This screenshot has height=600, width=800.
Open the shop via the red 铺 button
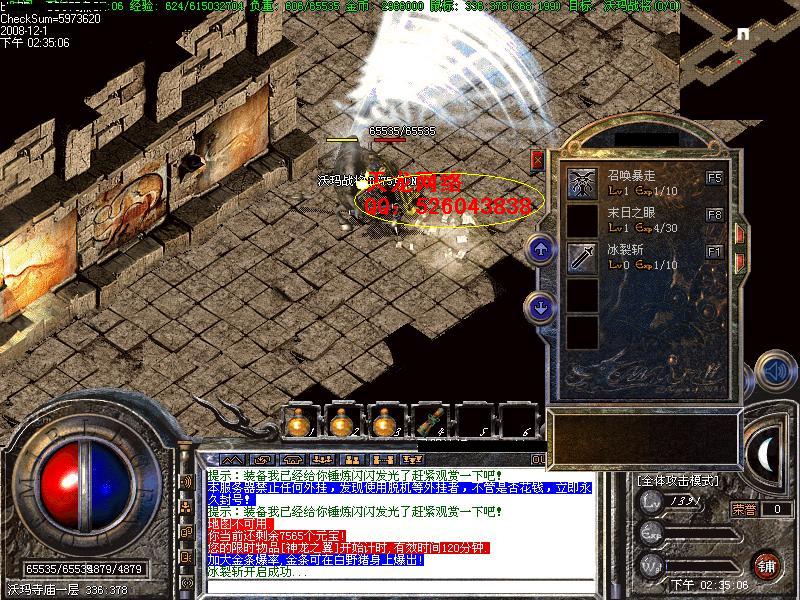tap(767, 564)
